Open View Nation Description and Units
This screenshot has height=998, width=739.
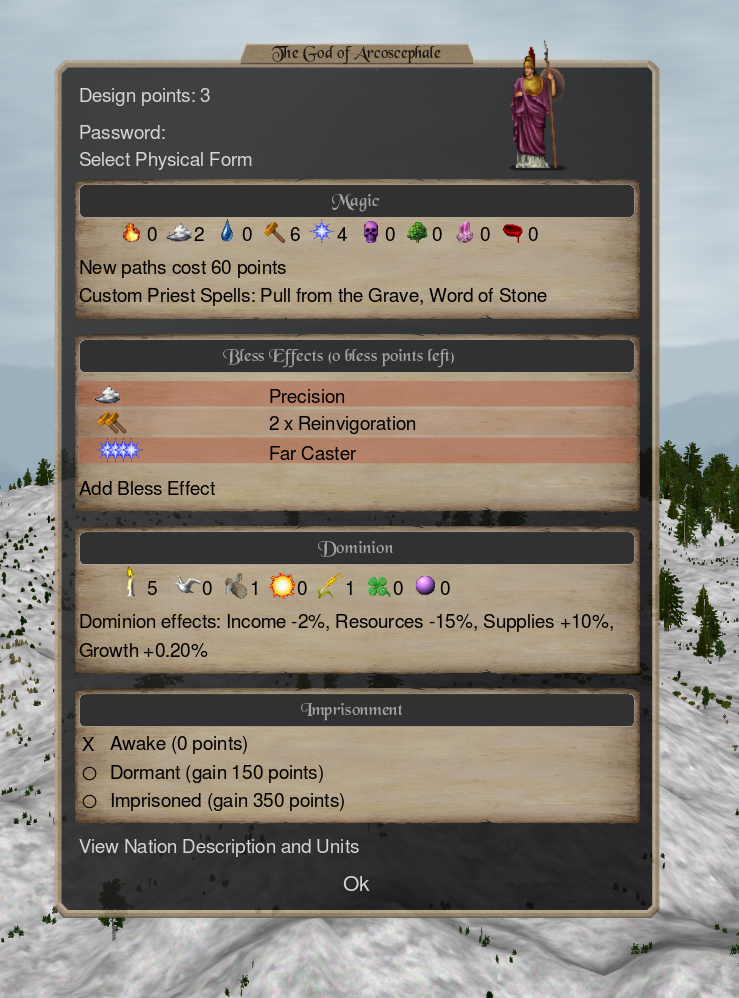pyautogui.click(x=219, y=847)
